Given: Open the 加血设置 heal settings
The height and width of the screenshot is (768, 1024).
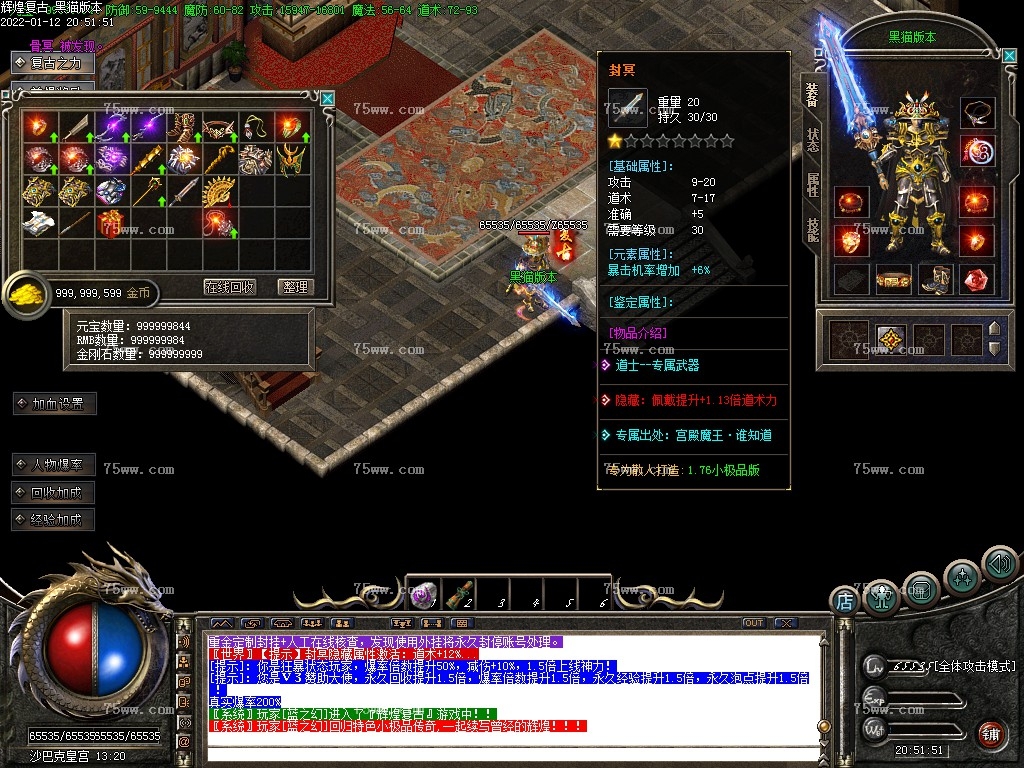Looking at the screenshot, I should [x=56, y=404].
